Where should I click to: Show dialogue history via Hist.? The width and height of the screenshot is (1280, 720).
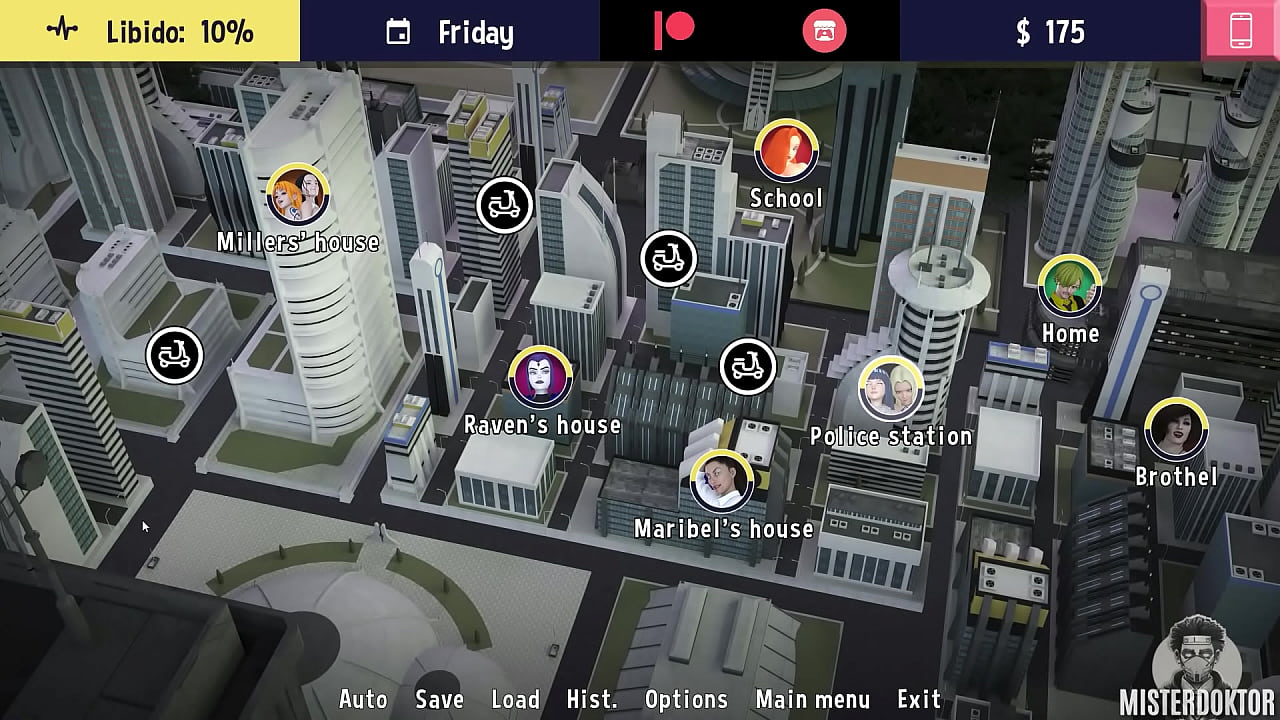(592, 699)
